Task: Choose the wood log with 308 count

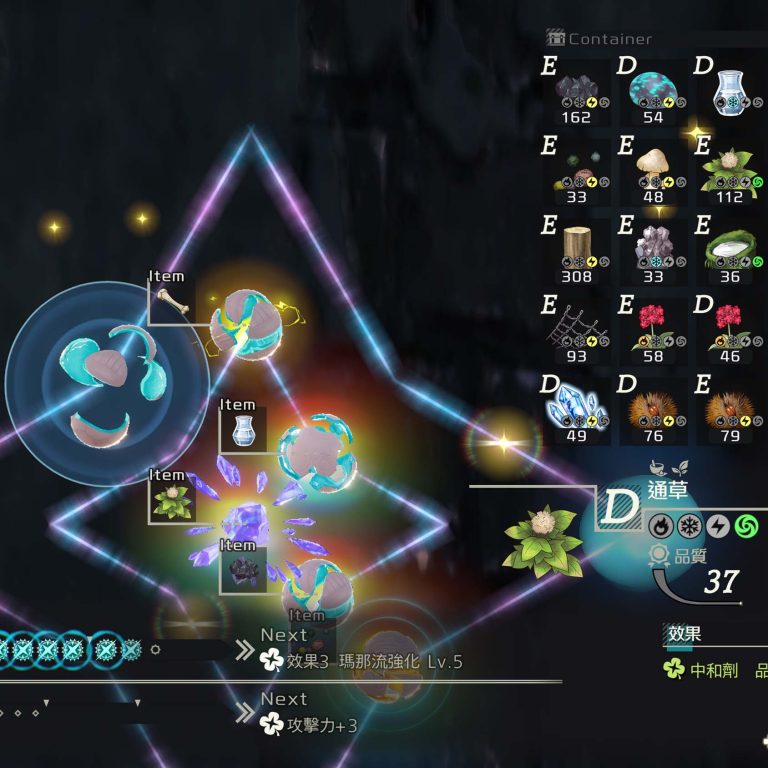Action: [x=576, y=250]
